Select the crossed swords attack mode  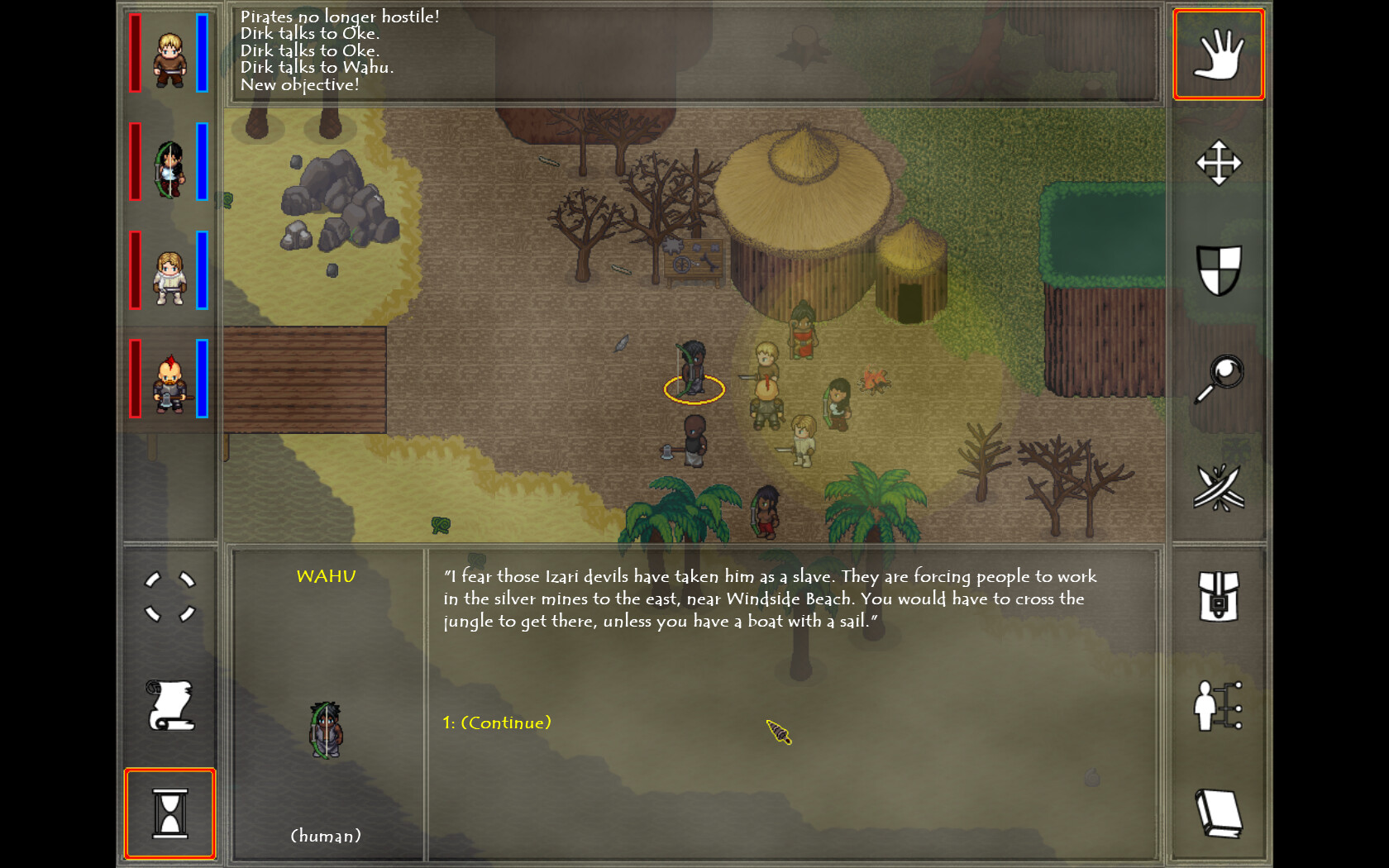[1219, 485]
